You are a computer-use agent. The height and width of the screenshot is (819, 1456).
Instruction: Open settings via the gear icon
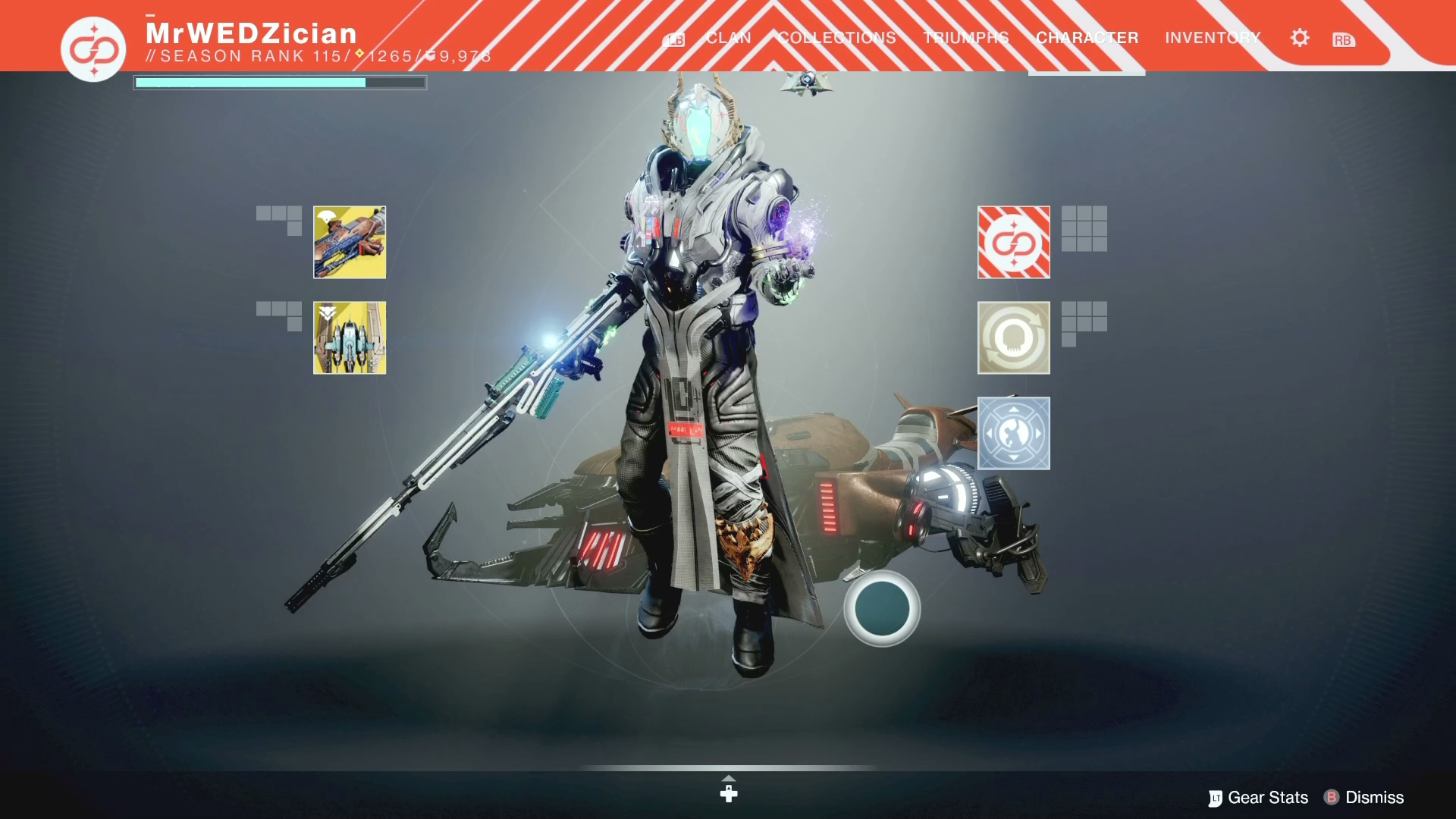click(x=1299, y=38)
